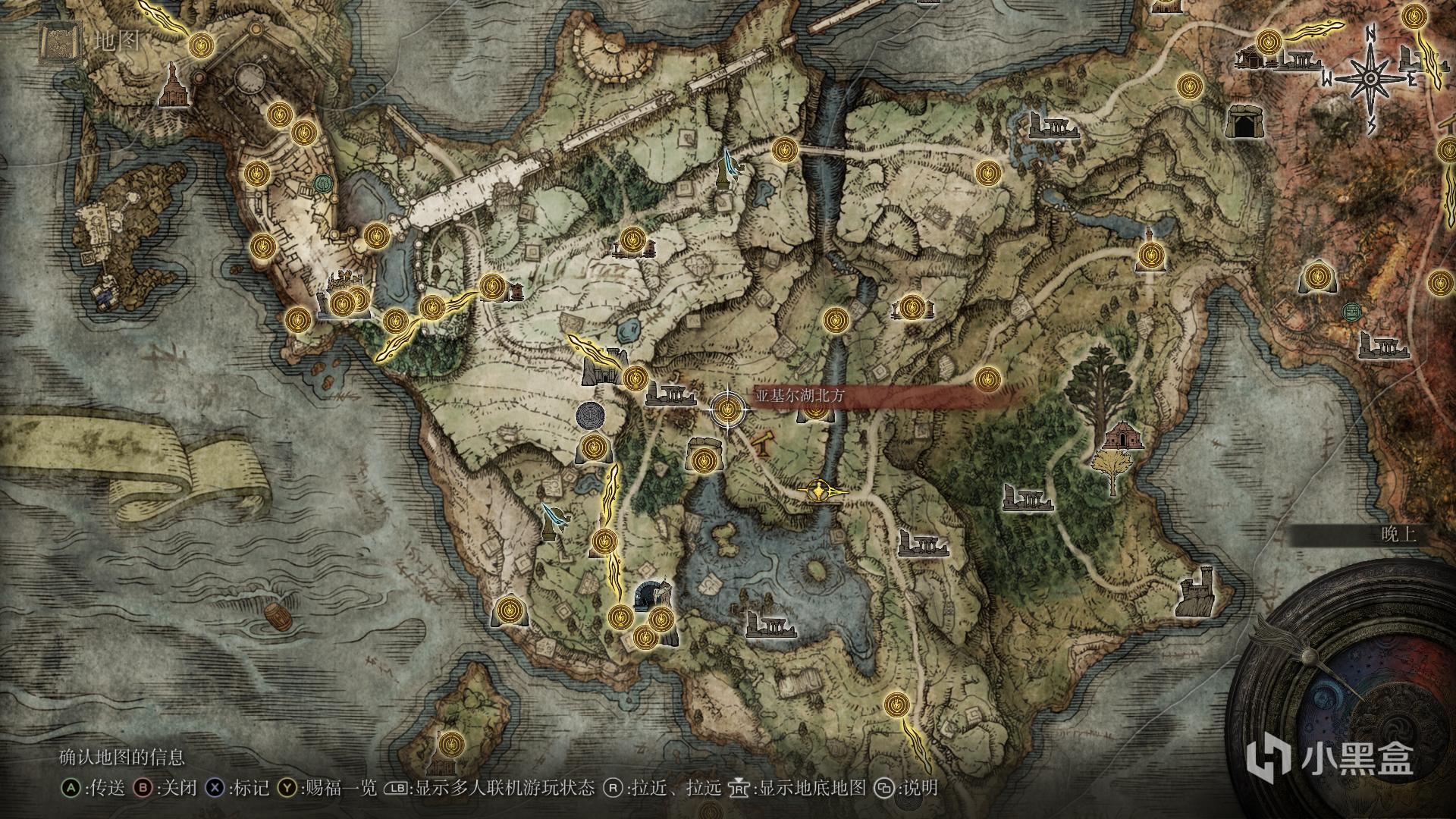1456x819 pixels.
Task: Click the green round marker inside the academy
Action: tap(324, 183)
